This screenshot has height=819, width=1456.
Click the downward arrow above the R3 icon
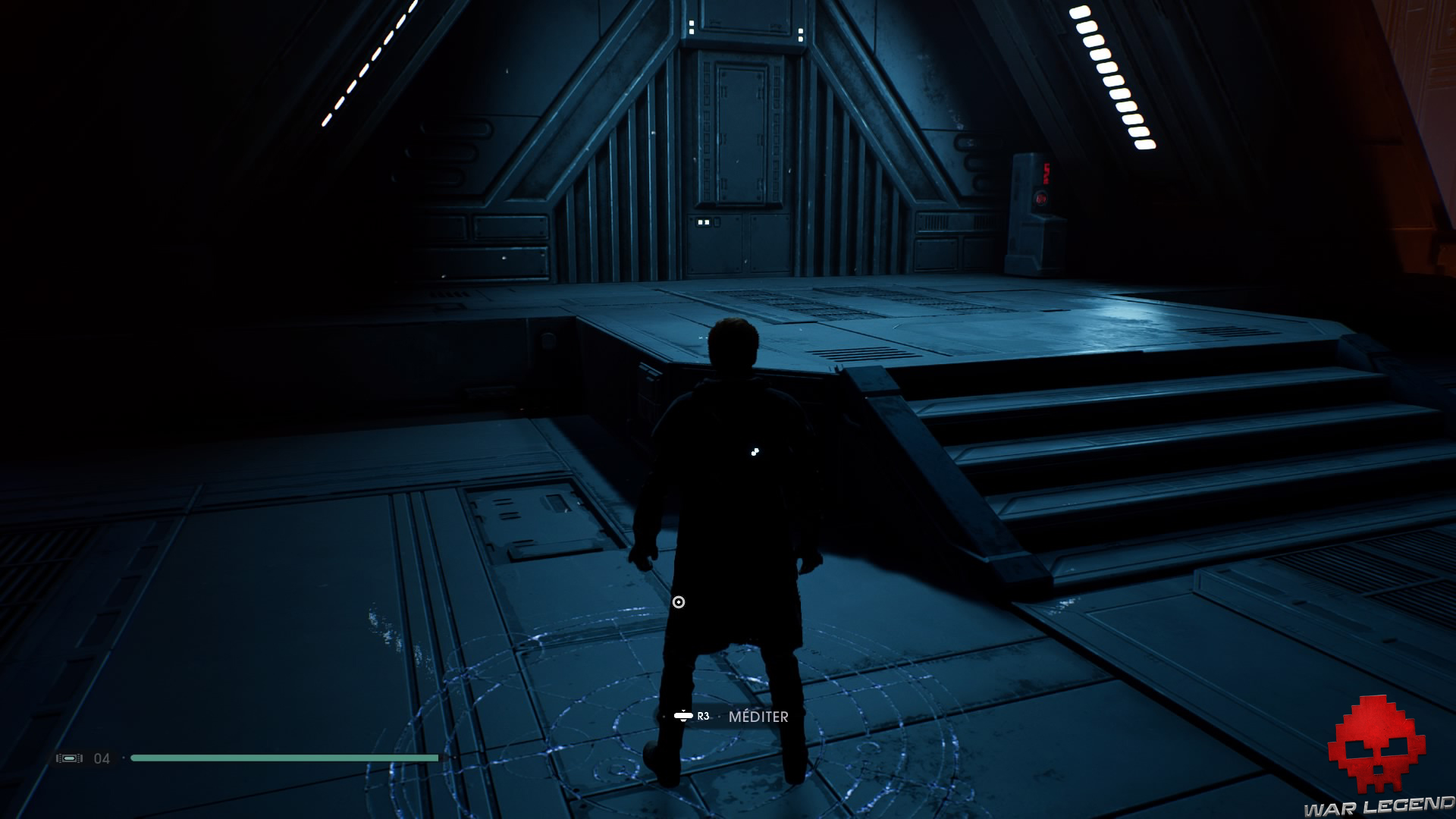coord(683,711)
